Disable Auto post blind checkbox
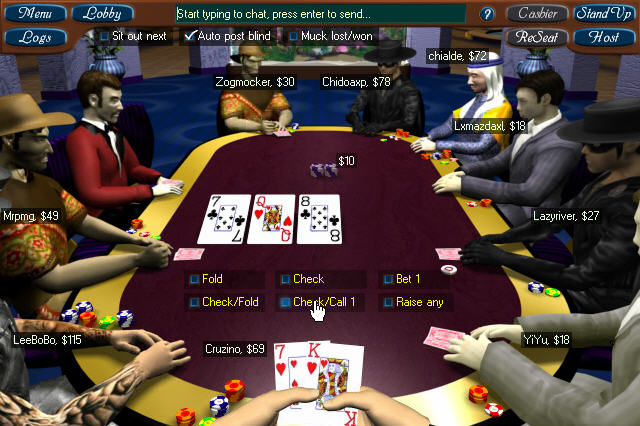 point(191,36)
